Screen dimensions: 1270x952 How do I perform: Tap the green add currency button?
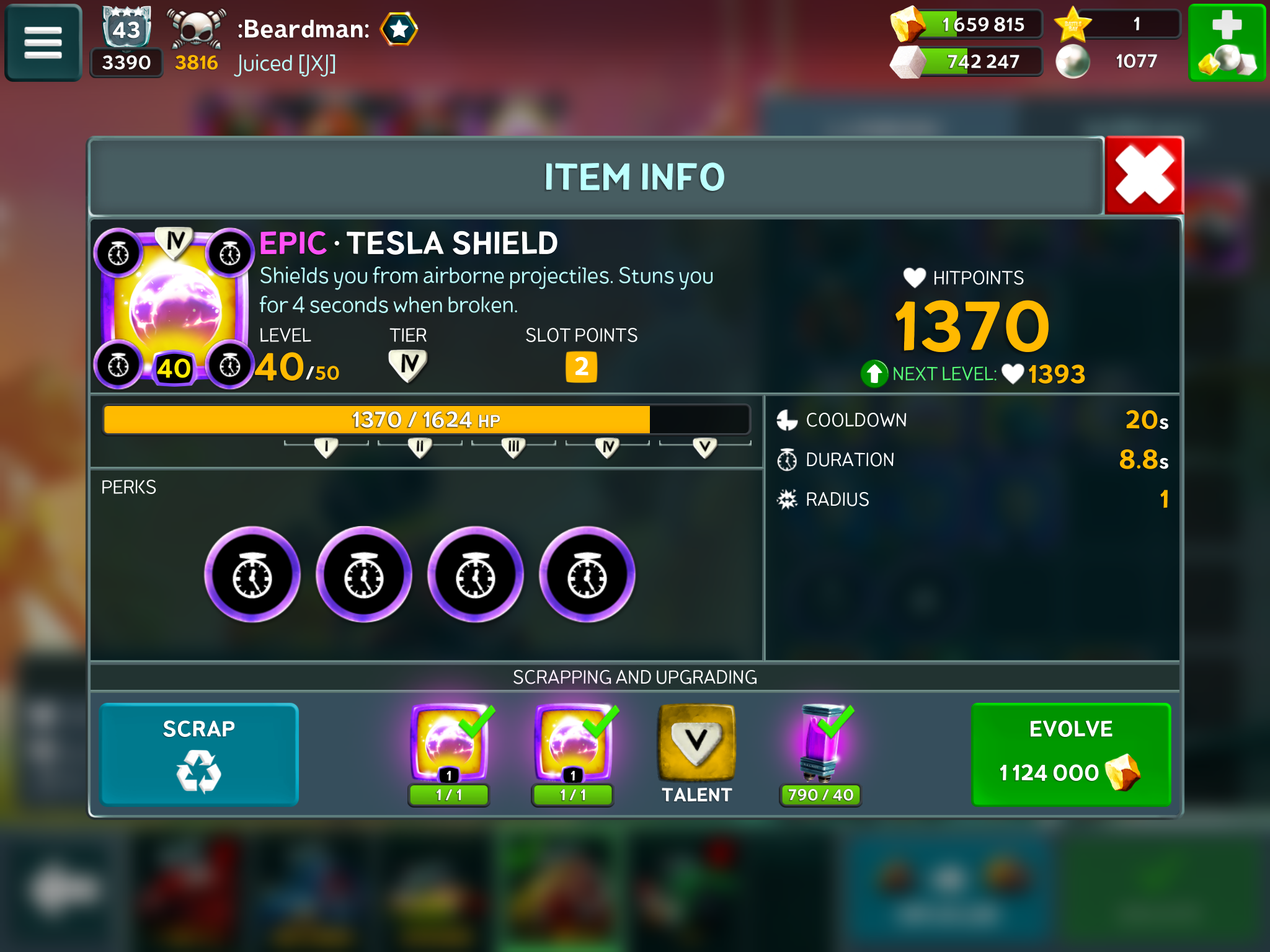pyautogui.click(x=1226, y=42)
